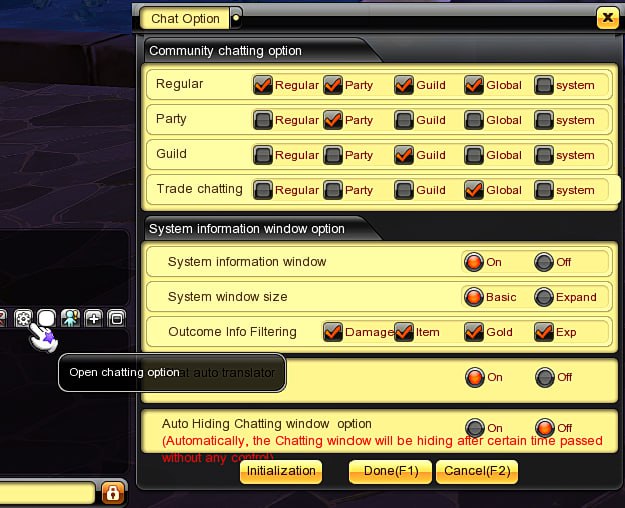Click the Initialization button

[x=280, y=471]
